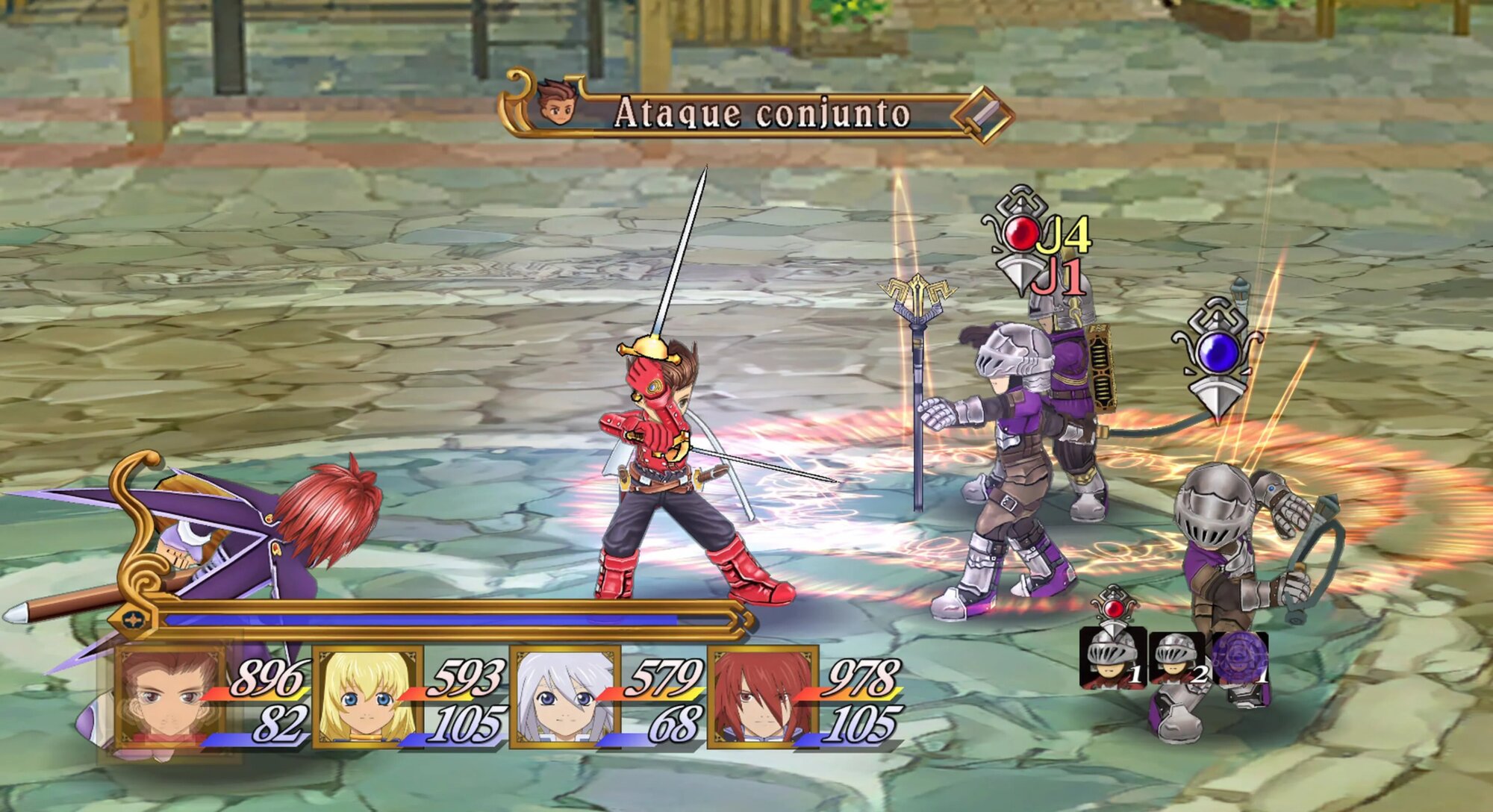Click the large red orb target cursor
Screen dimensions: 1493x812
click(1020, 234)
